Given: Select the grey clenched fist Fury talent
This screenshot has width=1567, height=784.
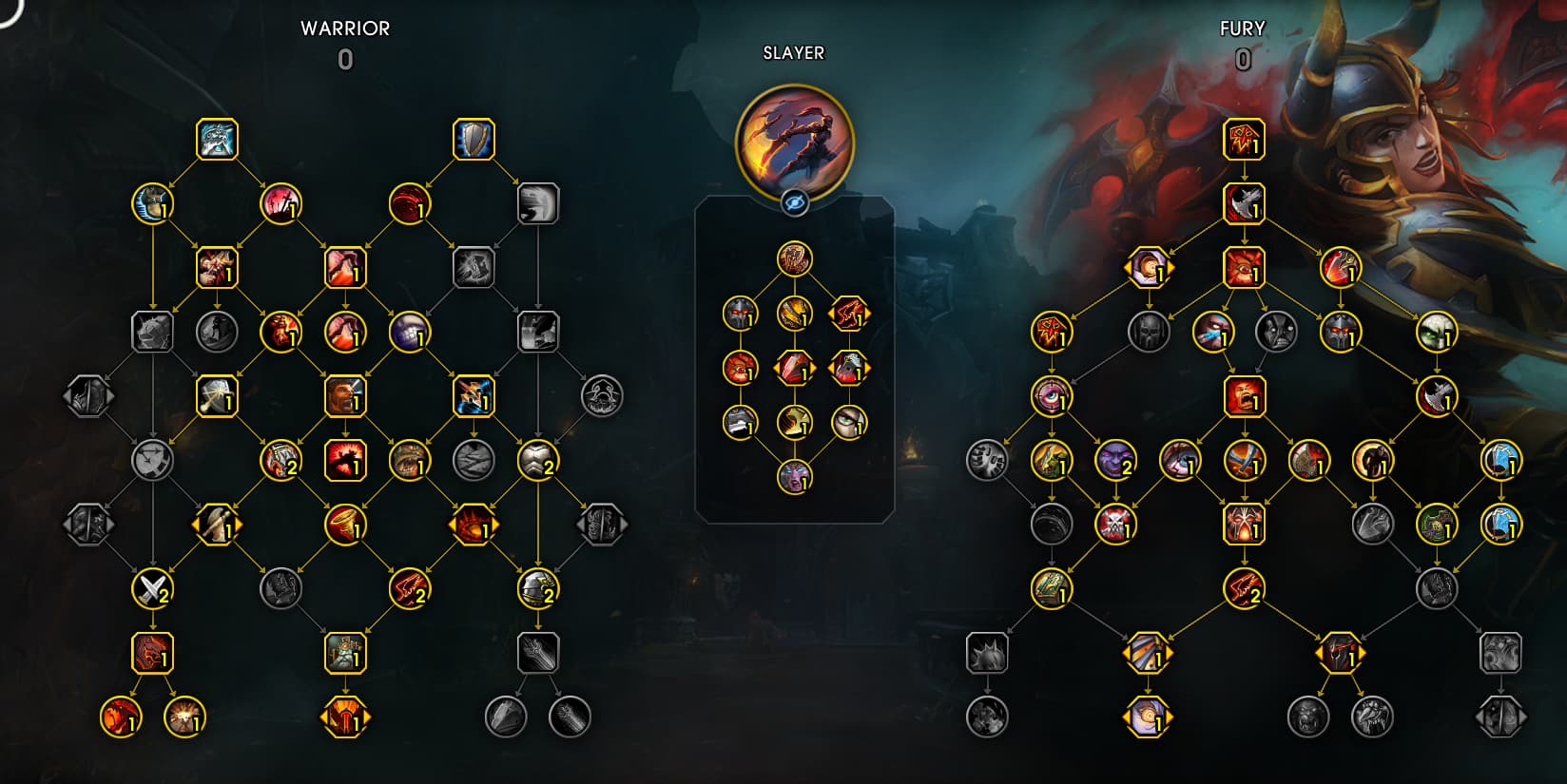Looking at the screenshot, I should tap(987, 460).
